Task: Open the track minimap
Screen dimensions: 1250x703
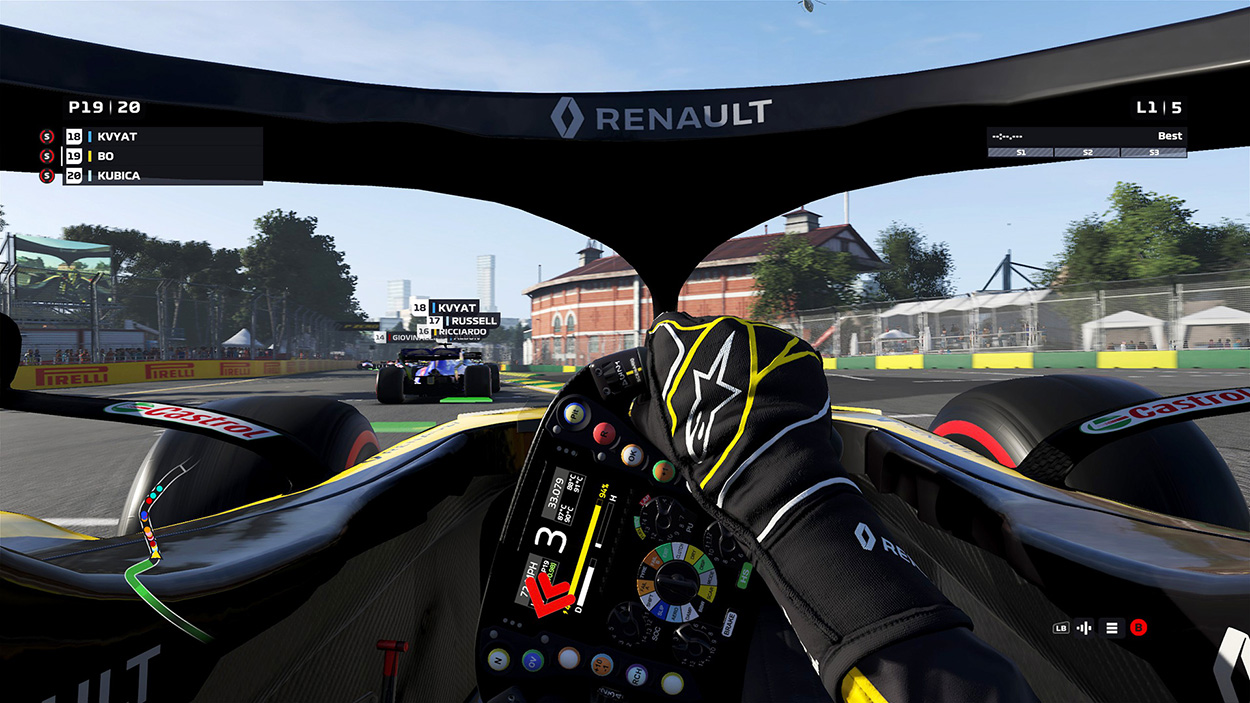Action: tap(158, 548)
